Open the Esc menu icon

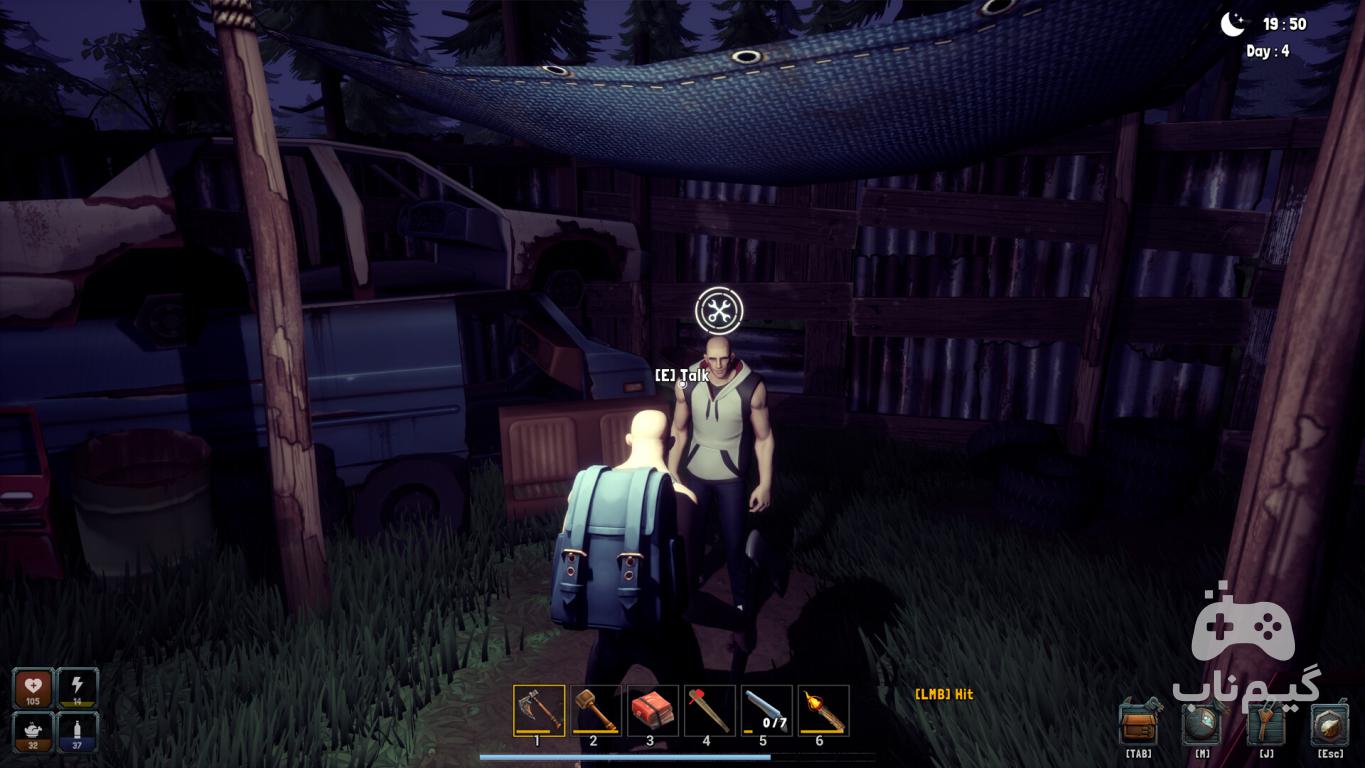1330,723
